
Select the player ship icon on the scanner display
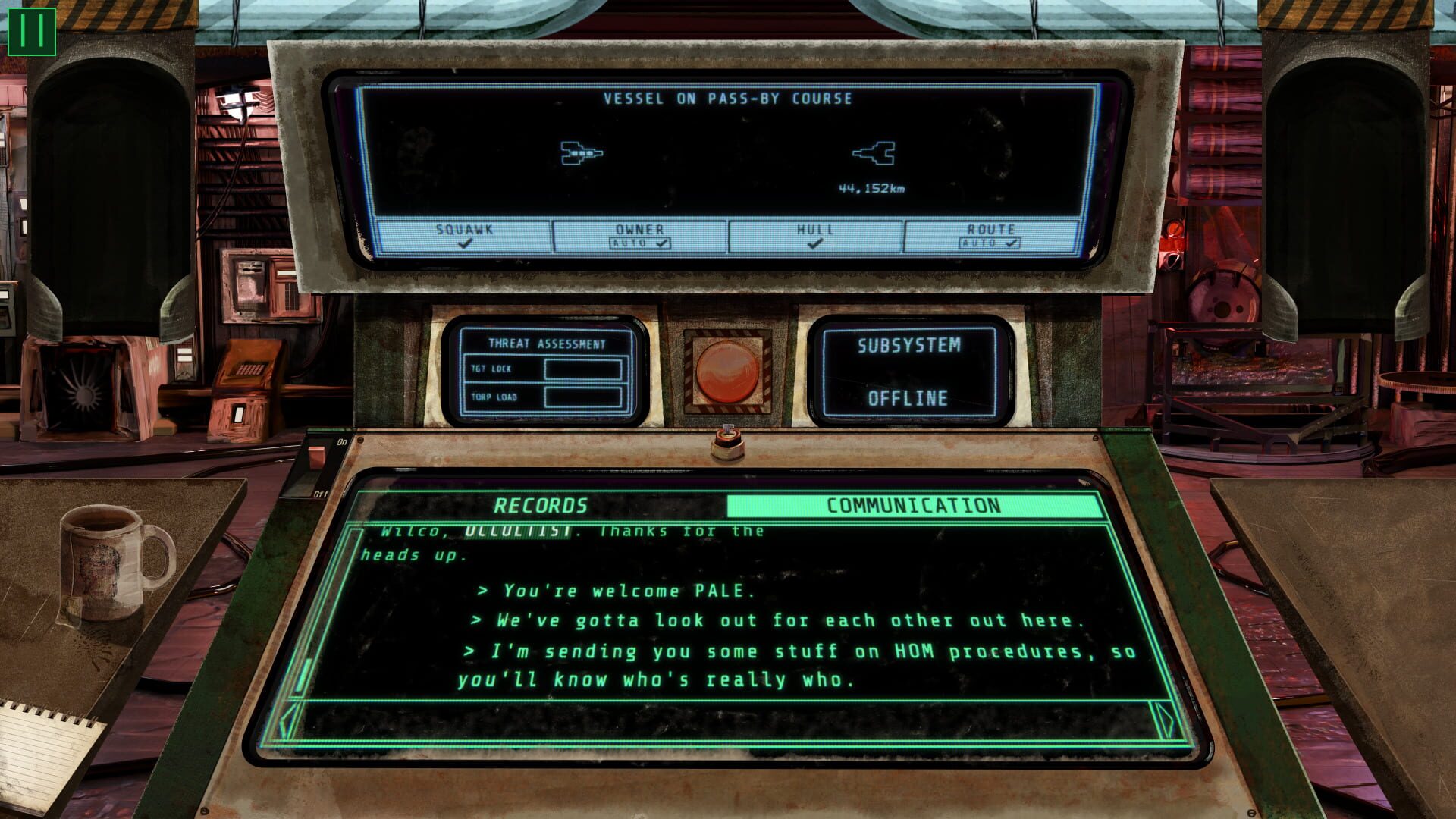point(580,154)
